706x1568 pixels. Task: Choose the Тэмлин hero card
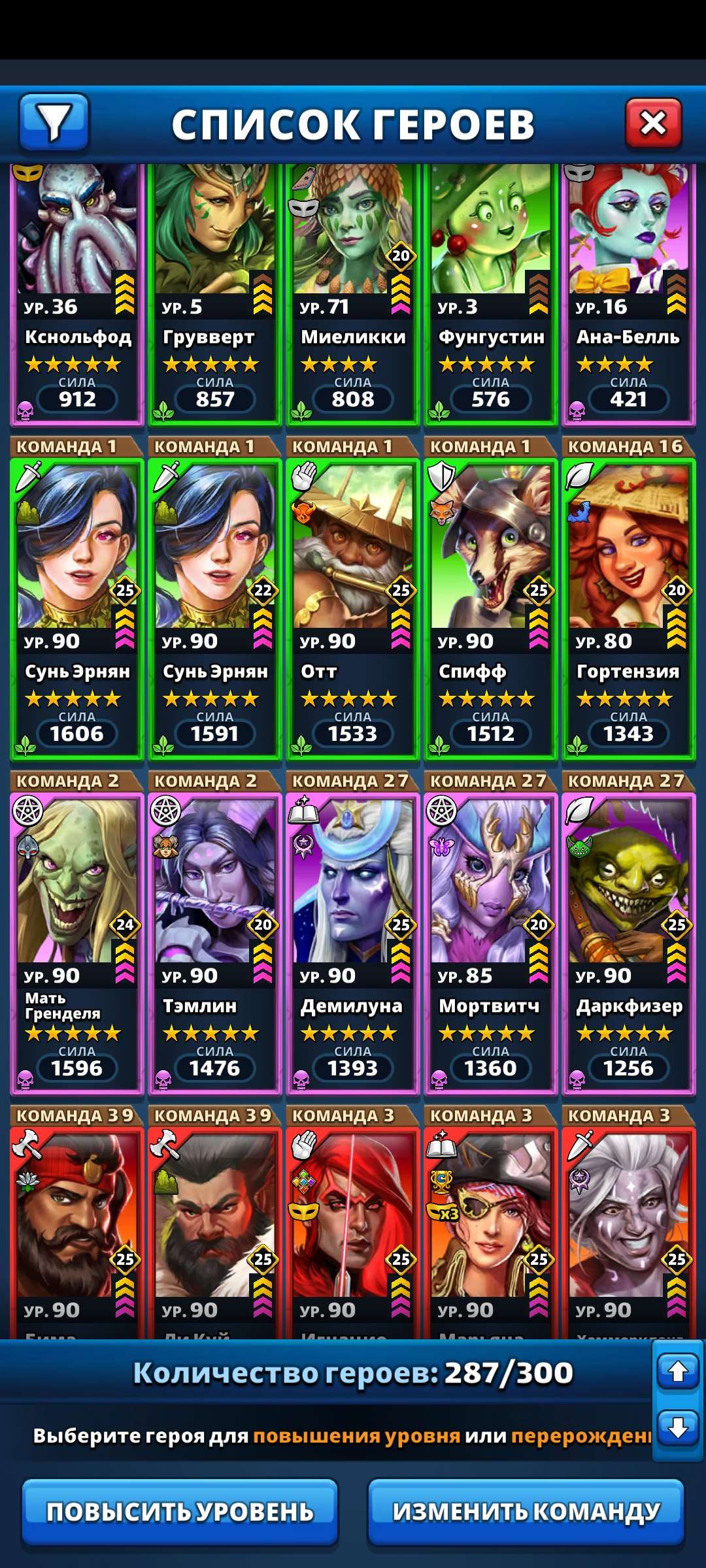coord(214,943)
